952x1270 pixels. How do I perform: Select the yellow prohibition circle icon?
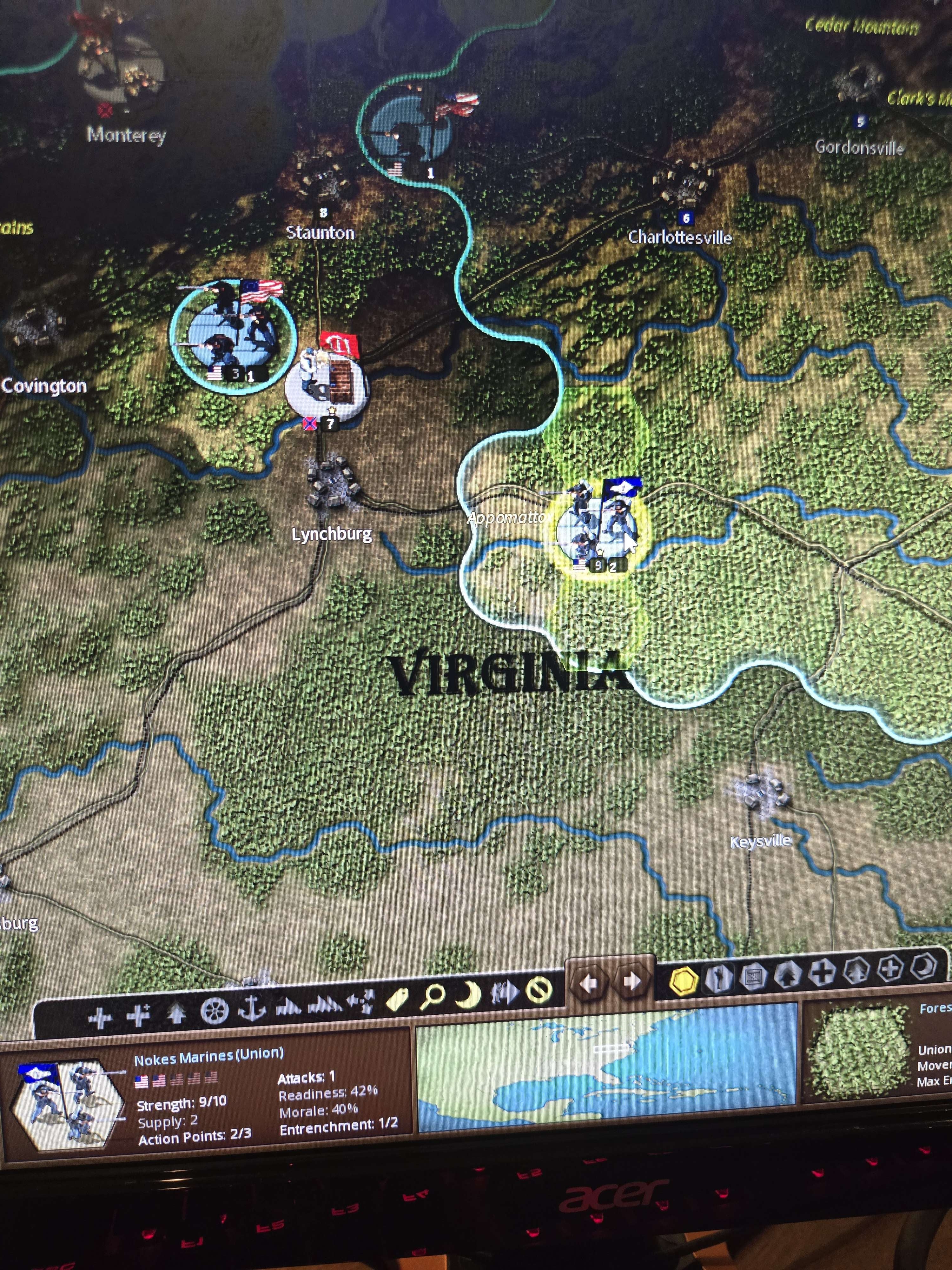click(x=539, y=989)
